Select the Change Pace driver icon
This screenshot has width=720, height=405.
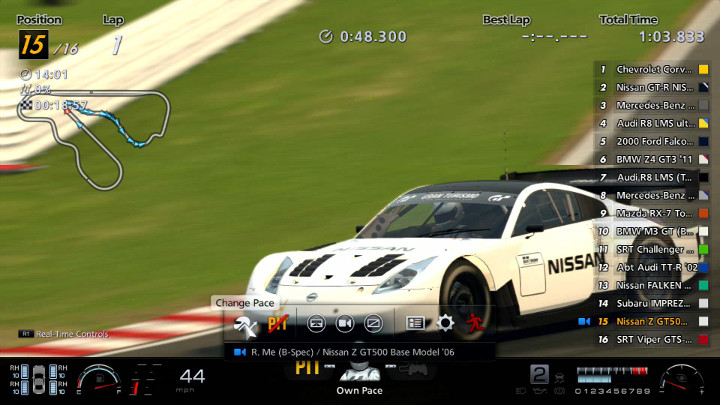click(245, 323)
